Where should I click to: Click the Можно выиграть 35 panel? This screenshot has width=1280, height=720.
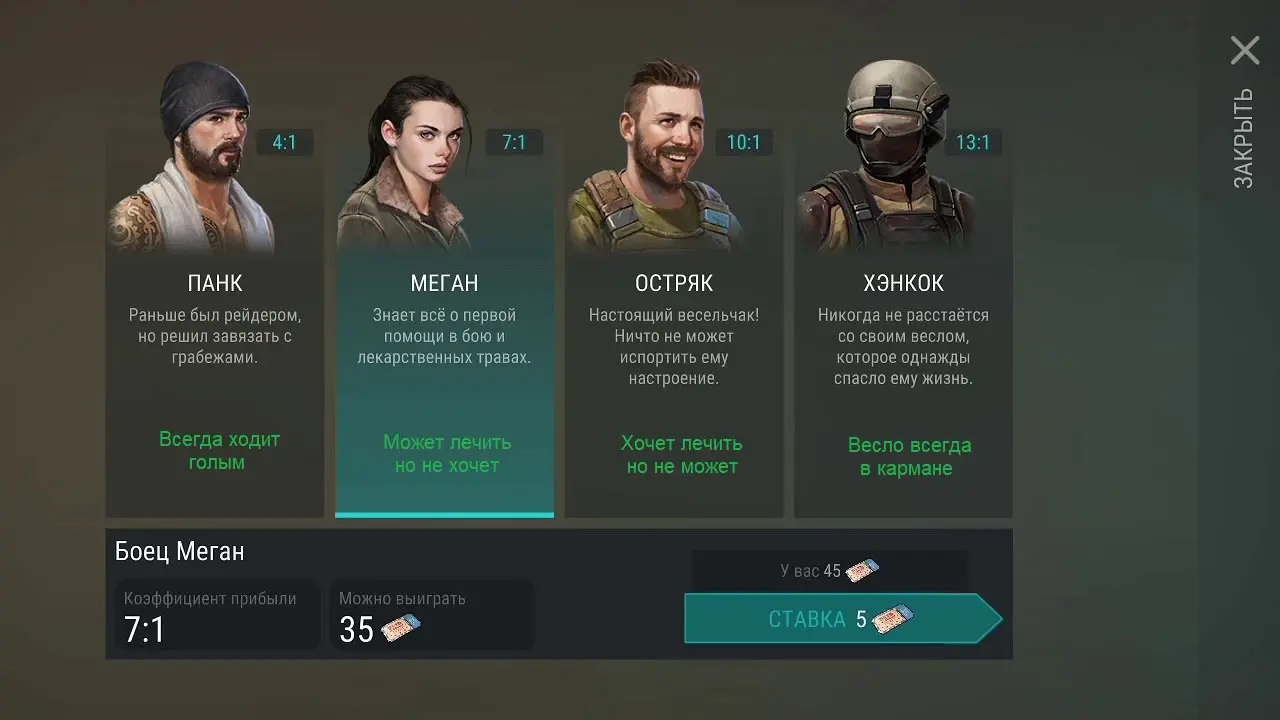(432, 615)
